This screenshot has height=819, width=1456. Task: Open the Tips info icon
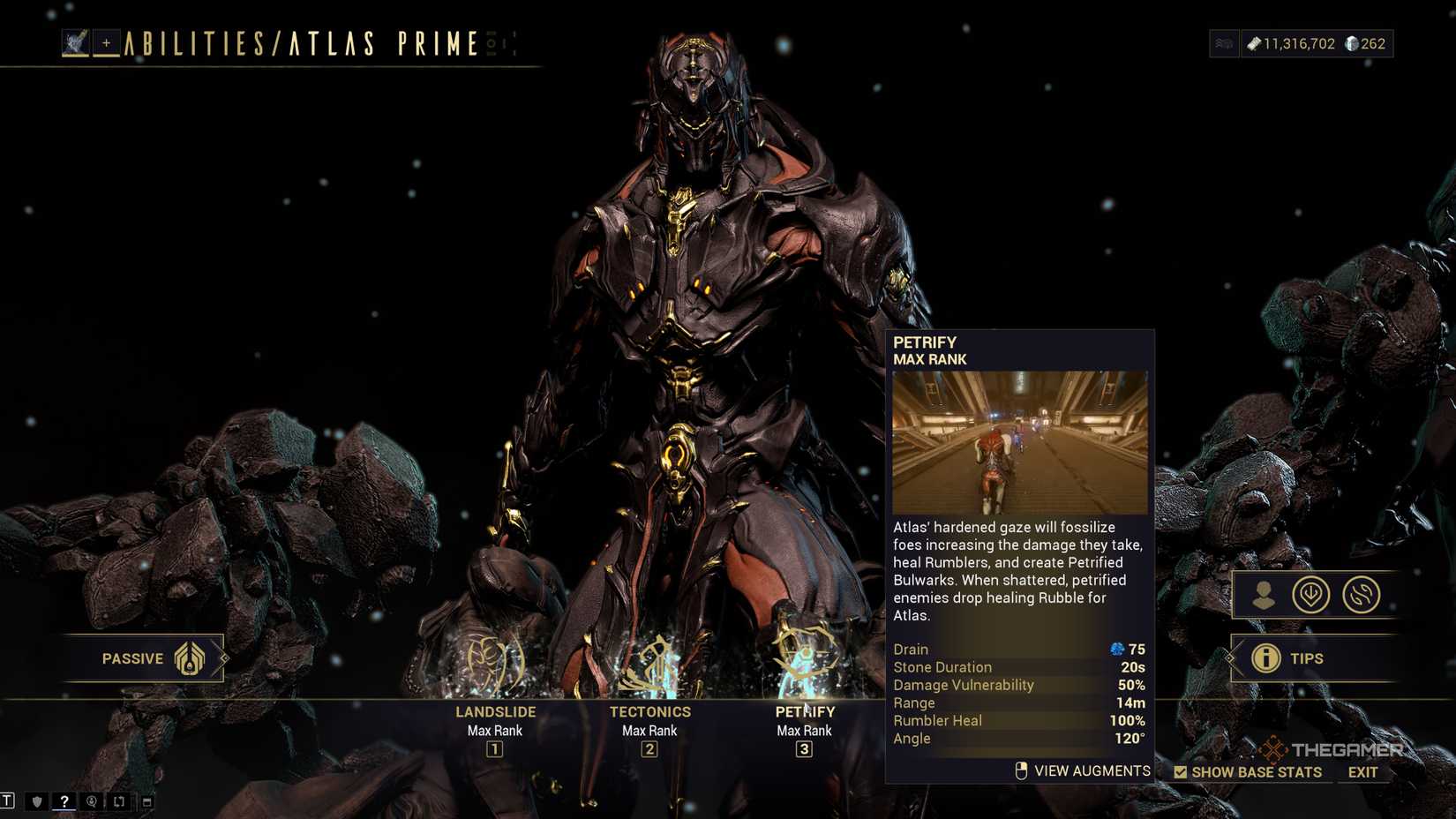tap(1265, 657)
